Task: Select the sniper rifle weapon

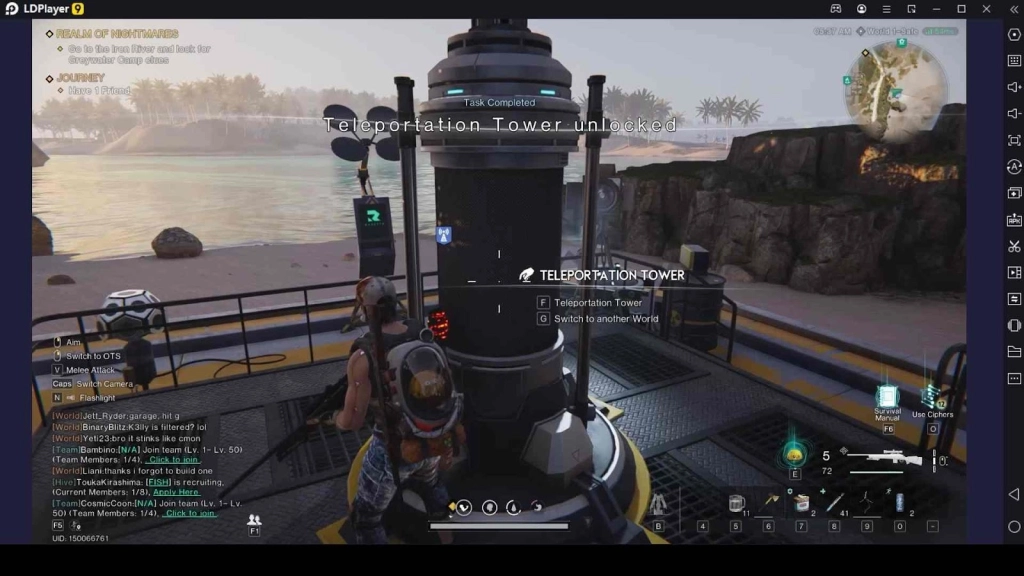Action: [885, 461]
